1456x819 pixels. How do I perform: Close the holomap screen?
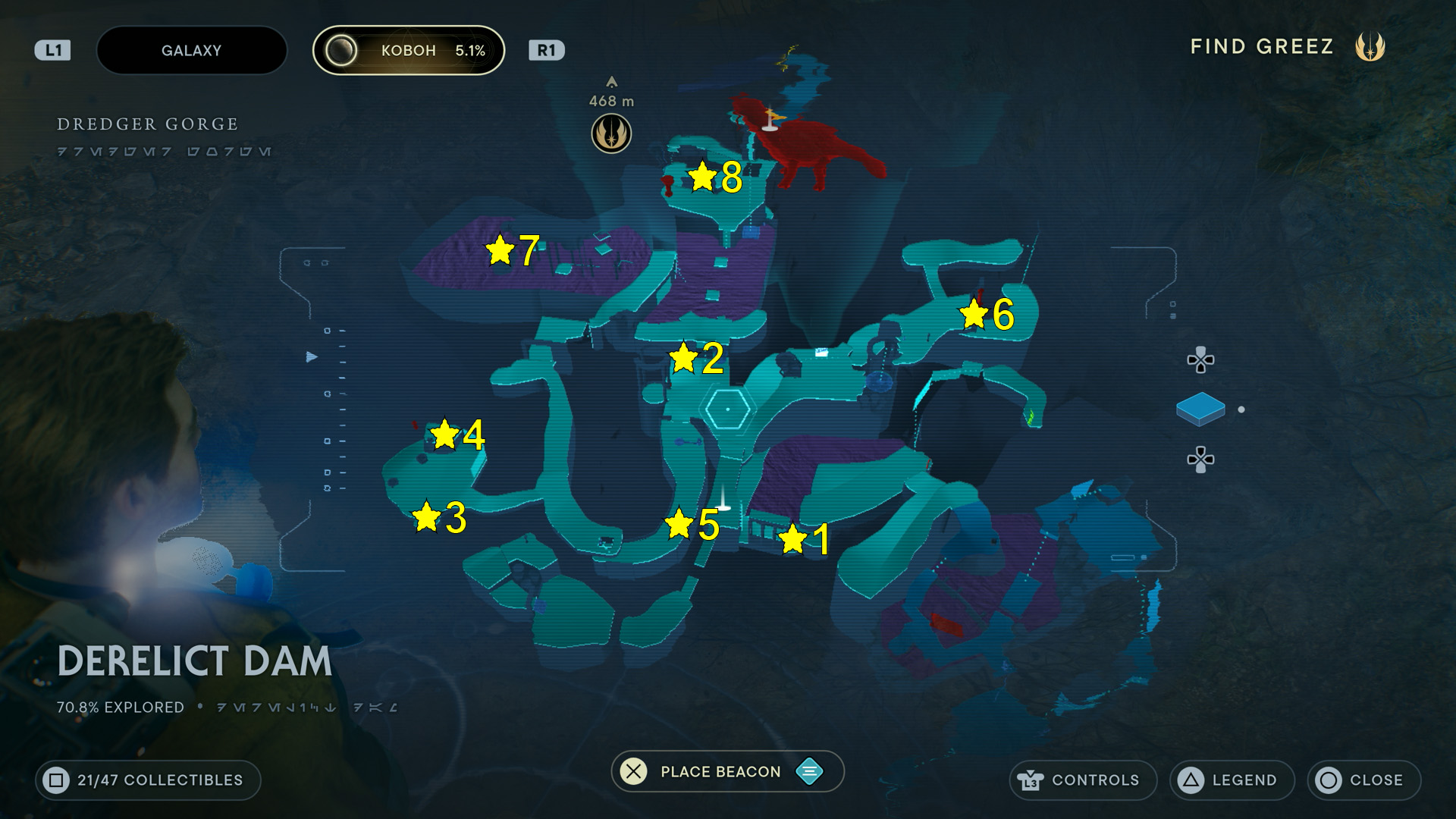coord(1363,780)
